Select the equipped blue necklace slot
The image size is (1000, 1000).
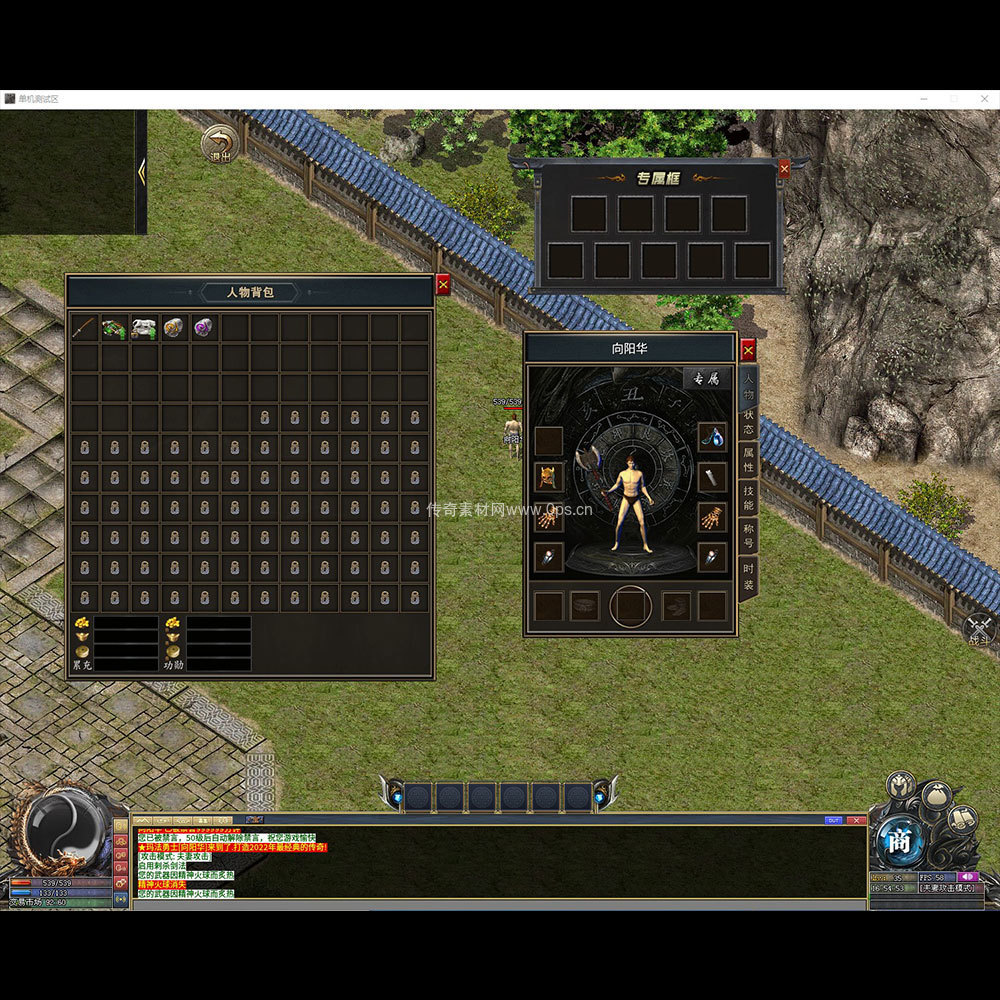(x=711, y=437)
